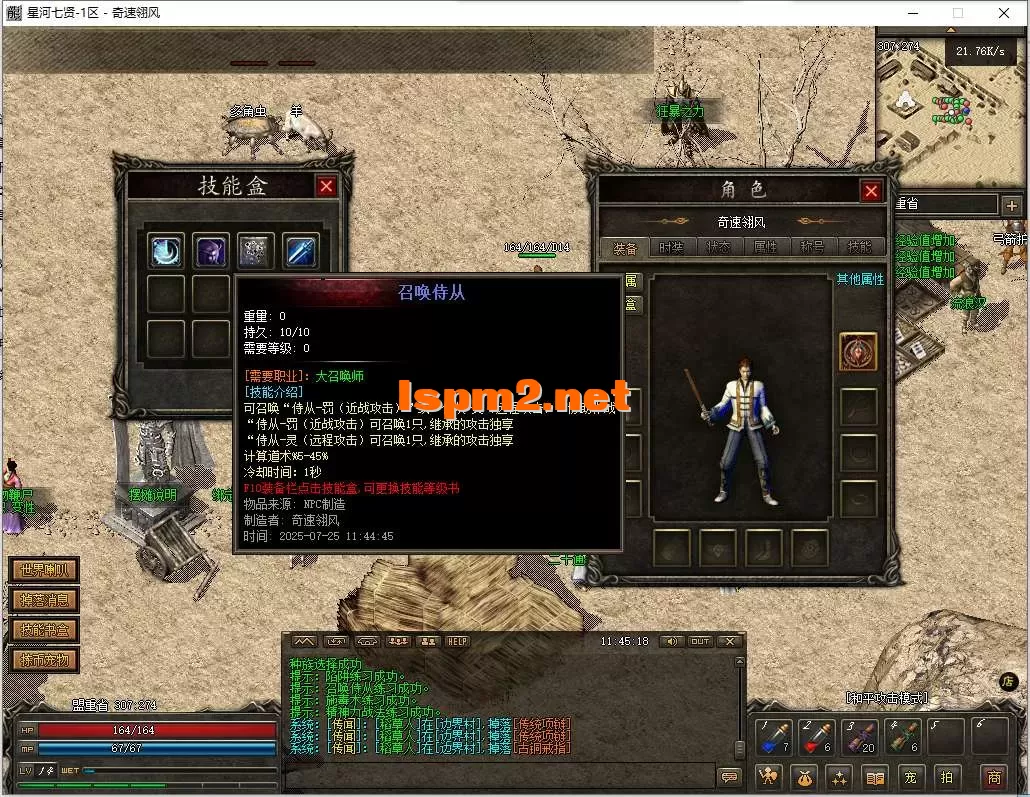Viewport: 1030px width, 797px height.
Task: Switch to the 时装 tab
Action: coord(671,247)
